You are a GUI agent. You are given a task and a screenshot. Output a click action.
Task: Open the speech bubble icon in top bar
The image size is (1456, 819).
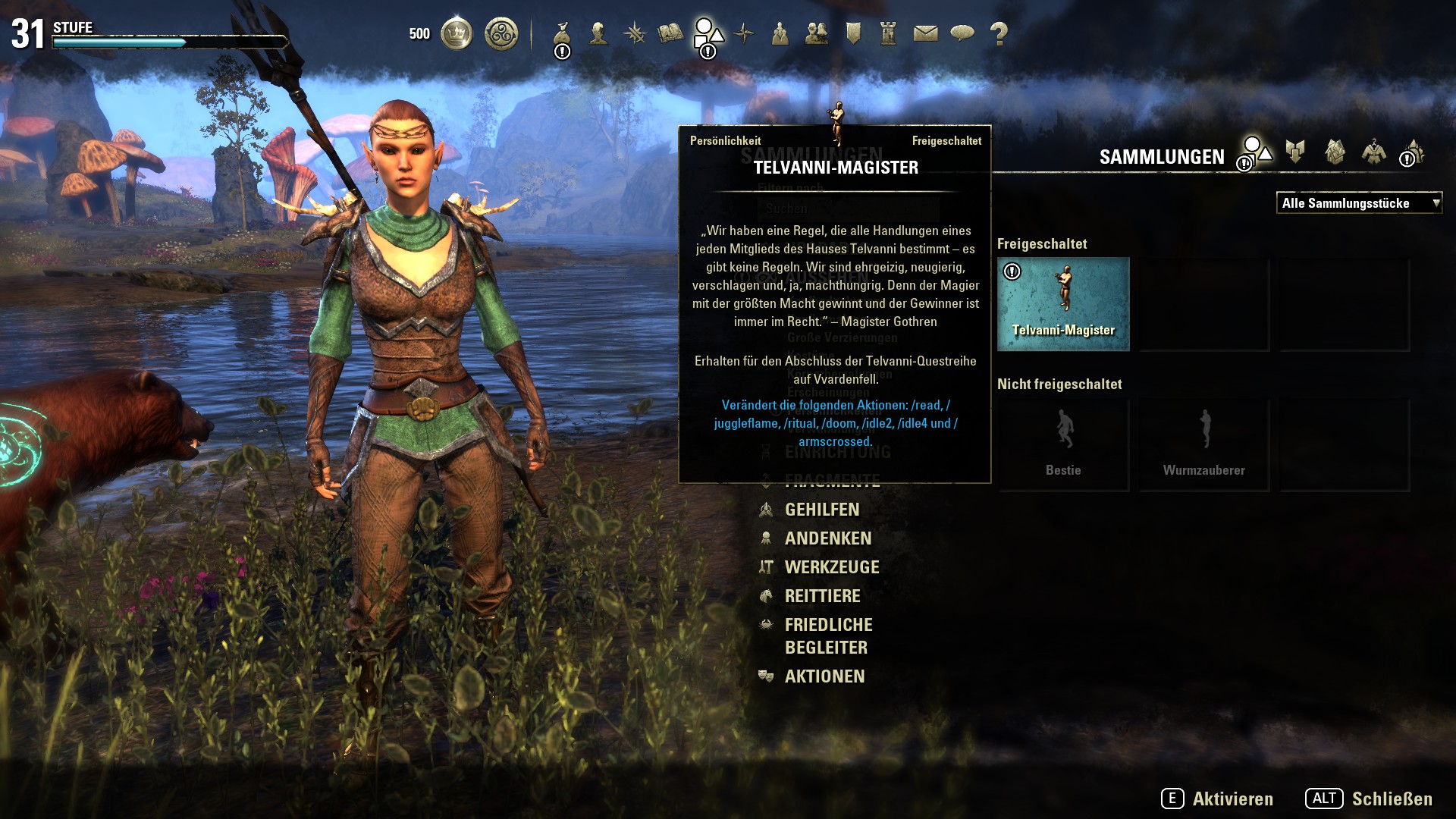point(962,33)
